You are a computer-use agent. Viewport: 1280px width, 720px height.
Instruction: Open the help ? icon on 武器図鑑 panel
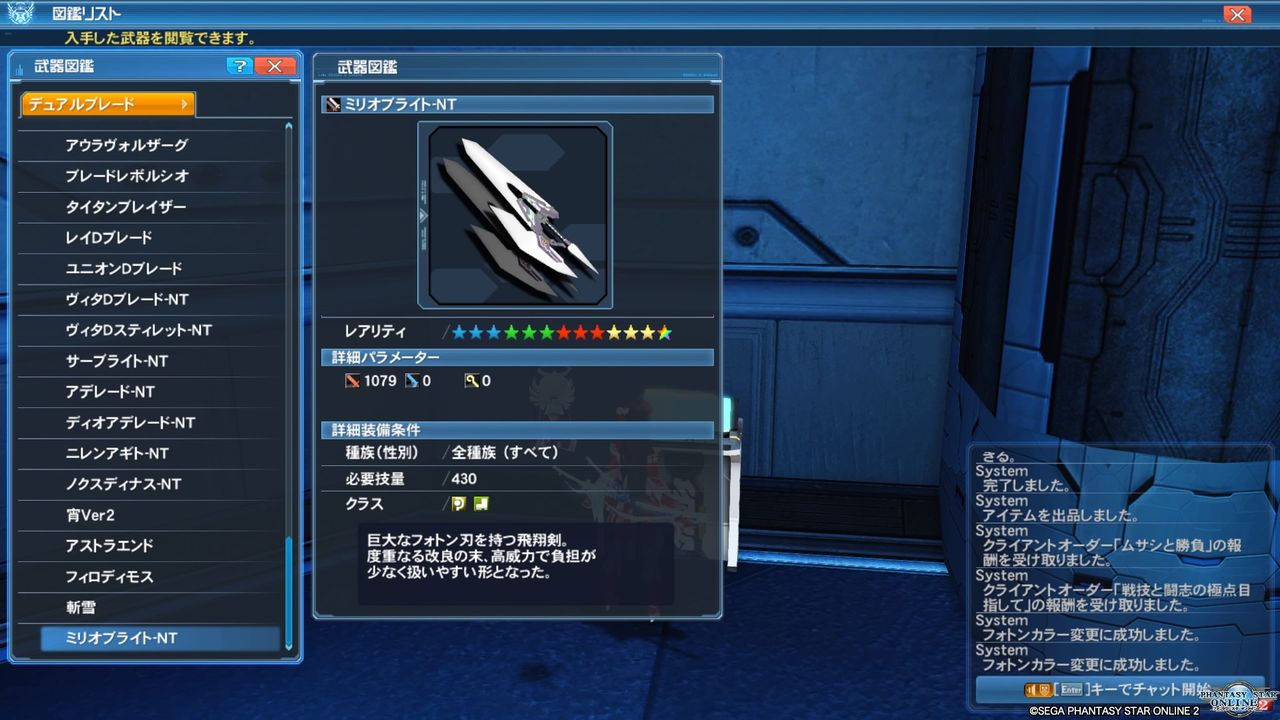point(238,66)
